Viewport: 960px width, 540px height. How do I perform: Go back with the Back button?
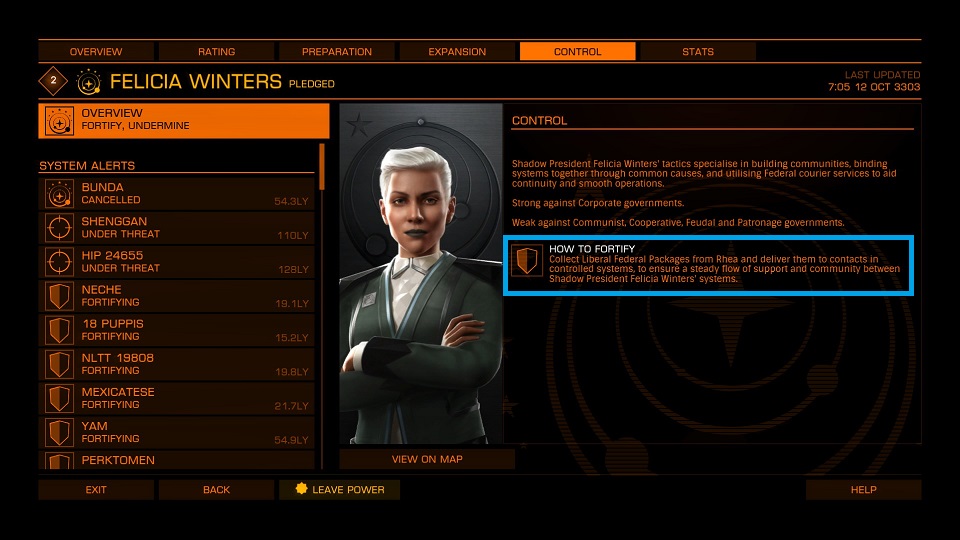coord(216,490)
